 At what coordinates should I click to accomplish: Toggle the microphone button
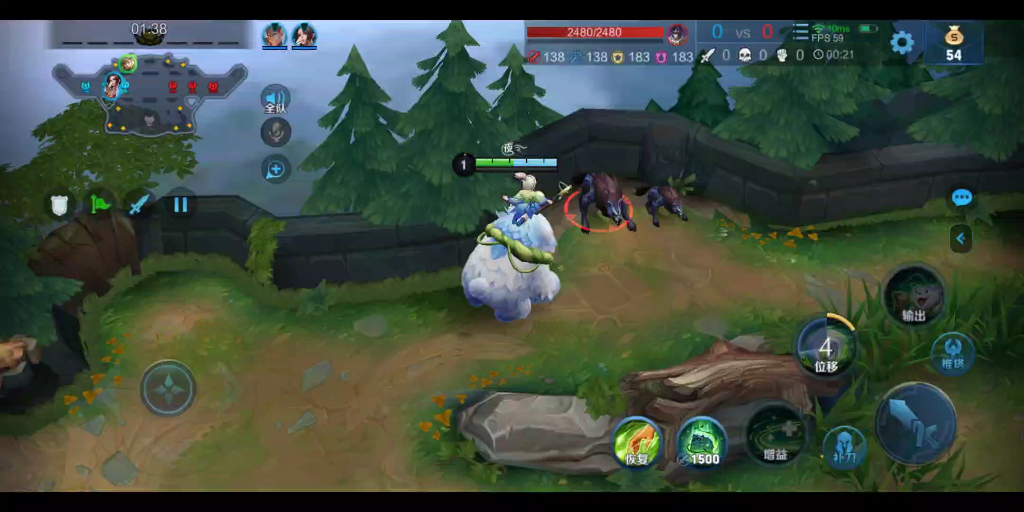pyautogui.click(x=276, y=132)
